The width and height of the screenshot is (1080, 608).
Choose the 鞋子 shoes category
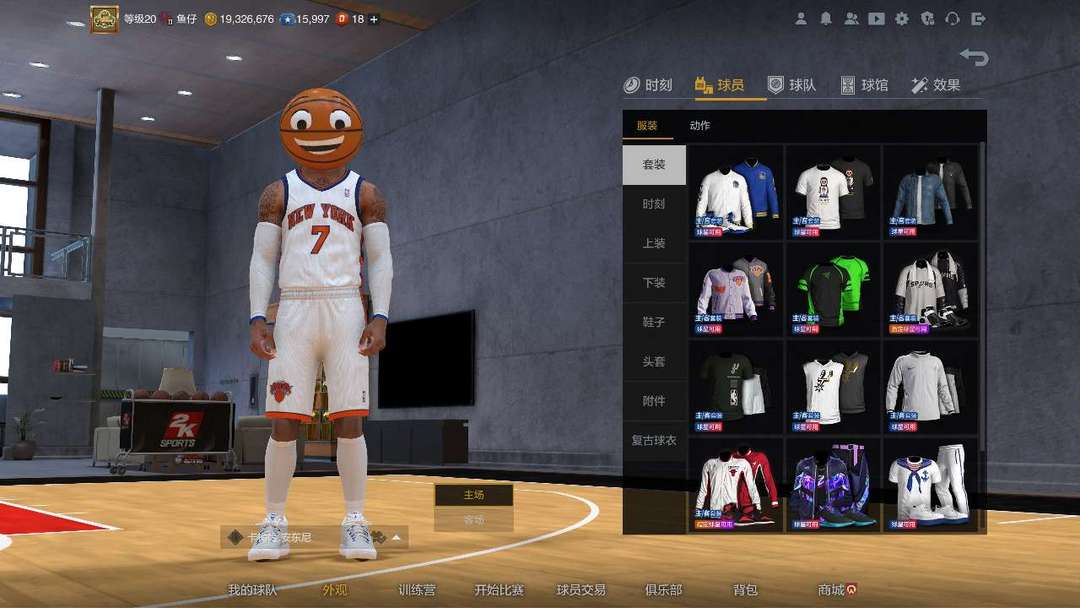coord(654,322)
